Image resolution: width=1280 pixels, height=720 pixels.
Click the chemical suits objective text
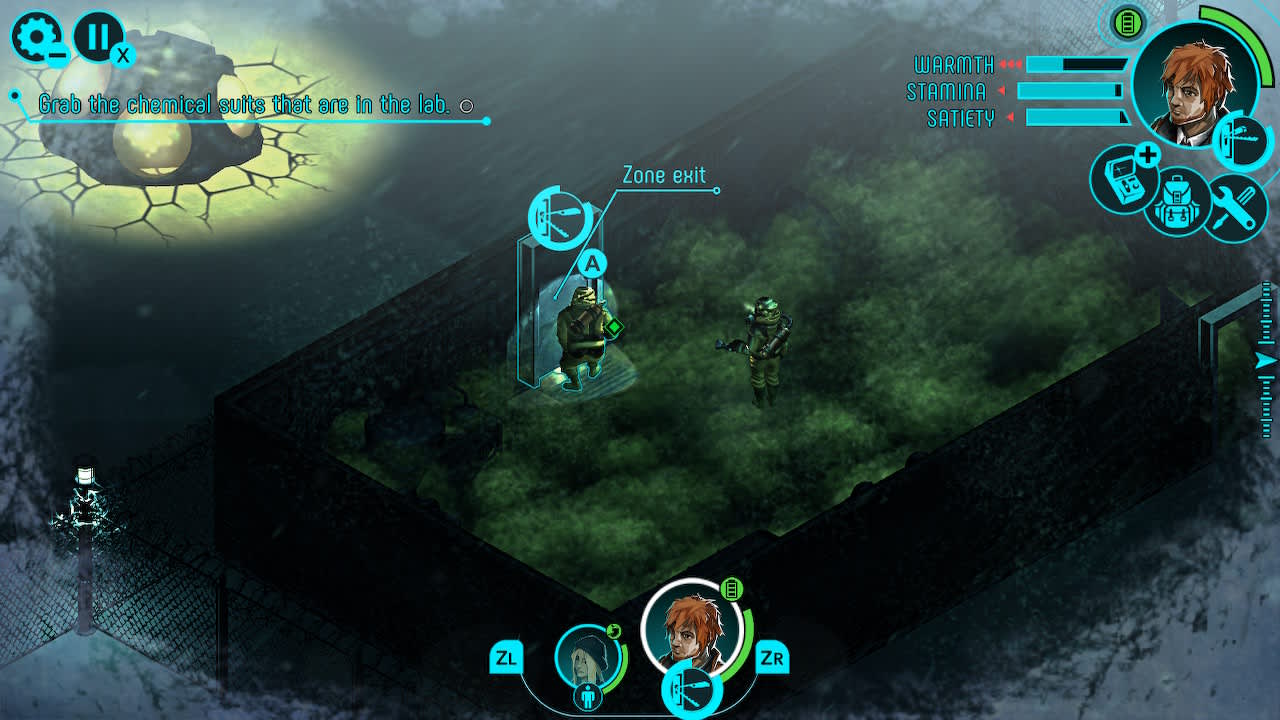pos(245,102)
